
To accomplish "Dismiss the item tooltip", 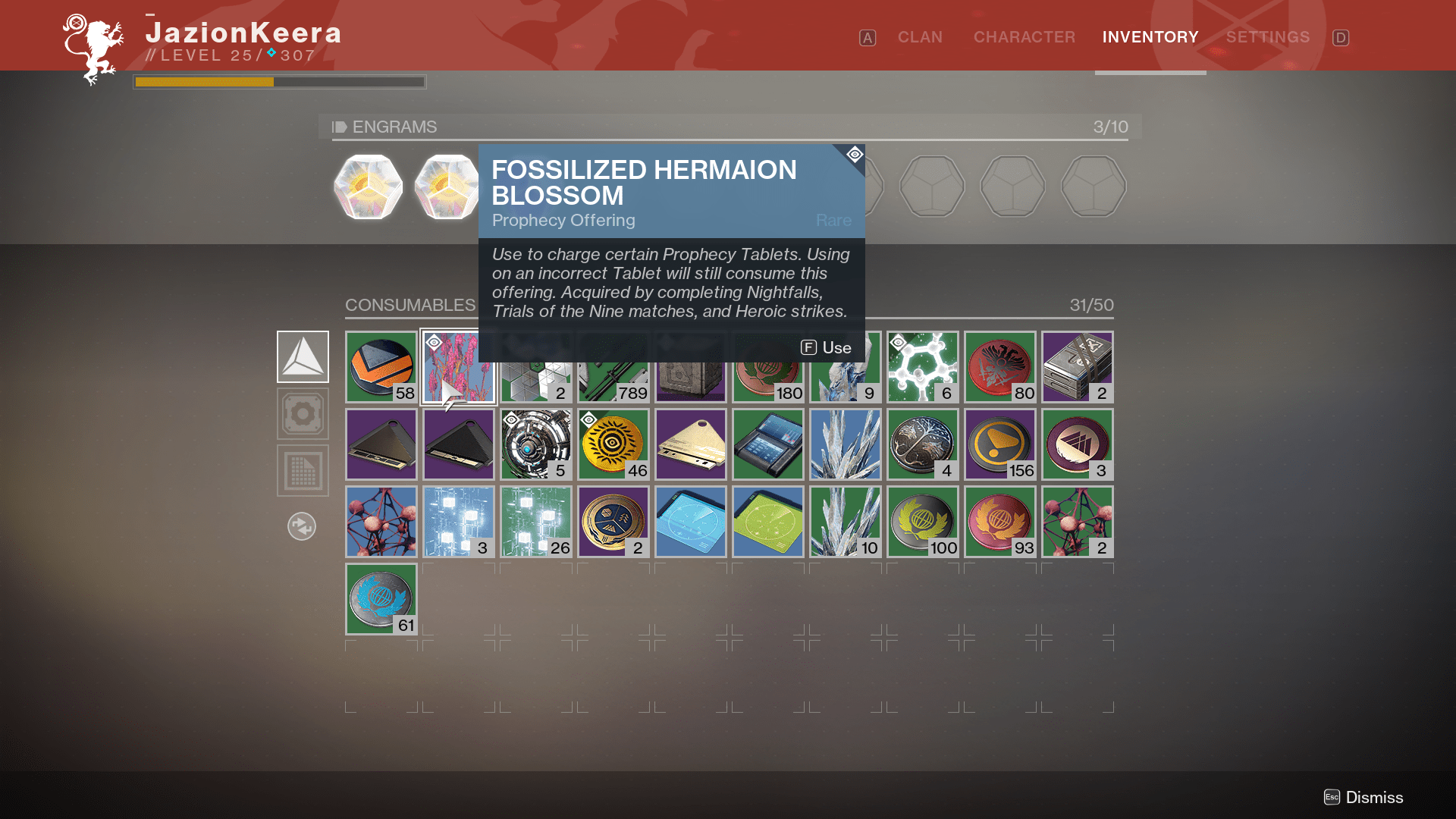I will pyautogui.click(x=1363, y=797).
